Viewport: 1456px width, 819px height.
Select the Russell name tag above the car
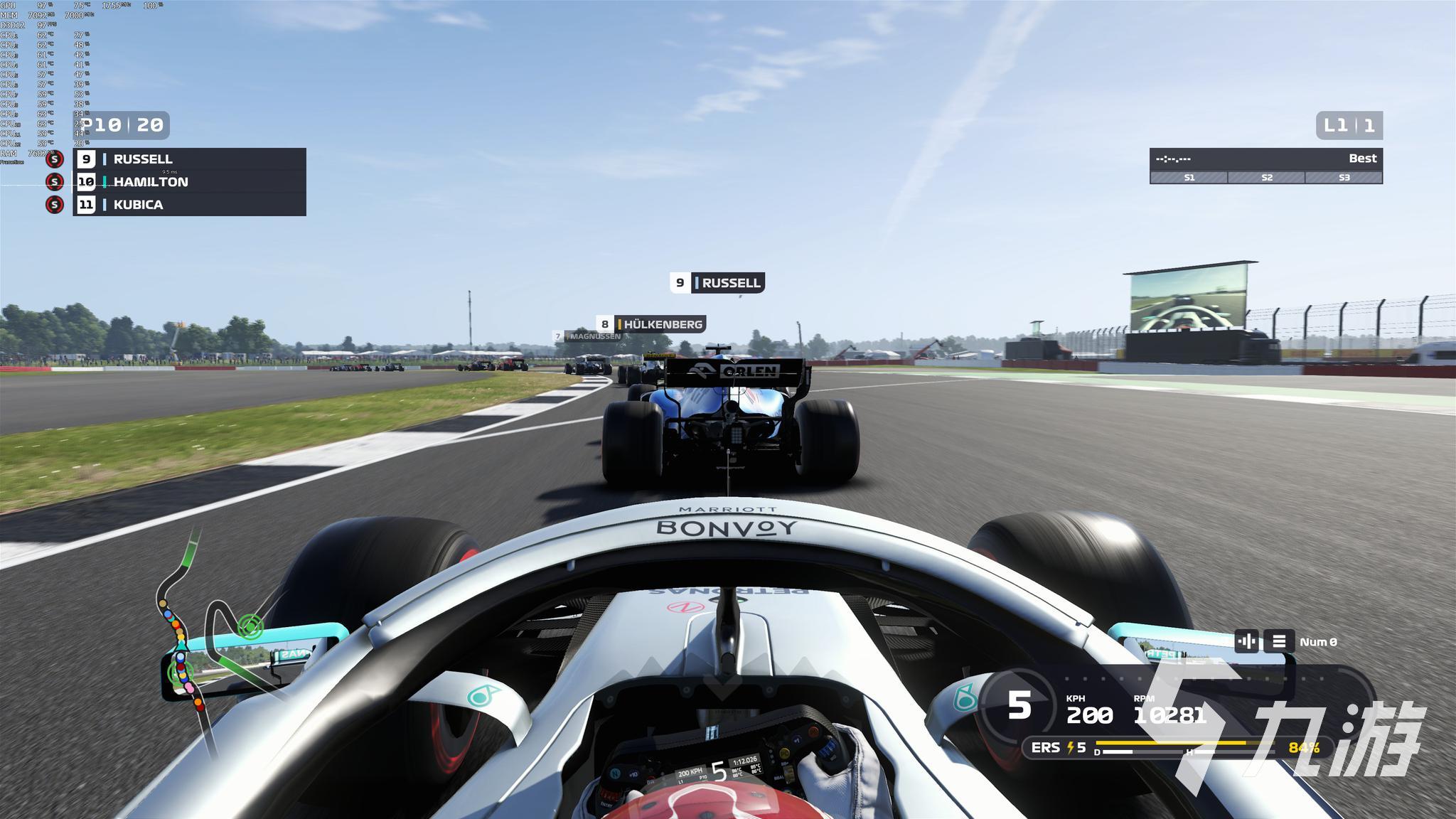coord(717,283)
